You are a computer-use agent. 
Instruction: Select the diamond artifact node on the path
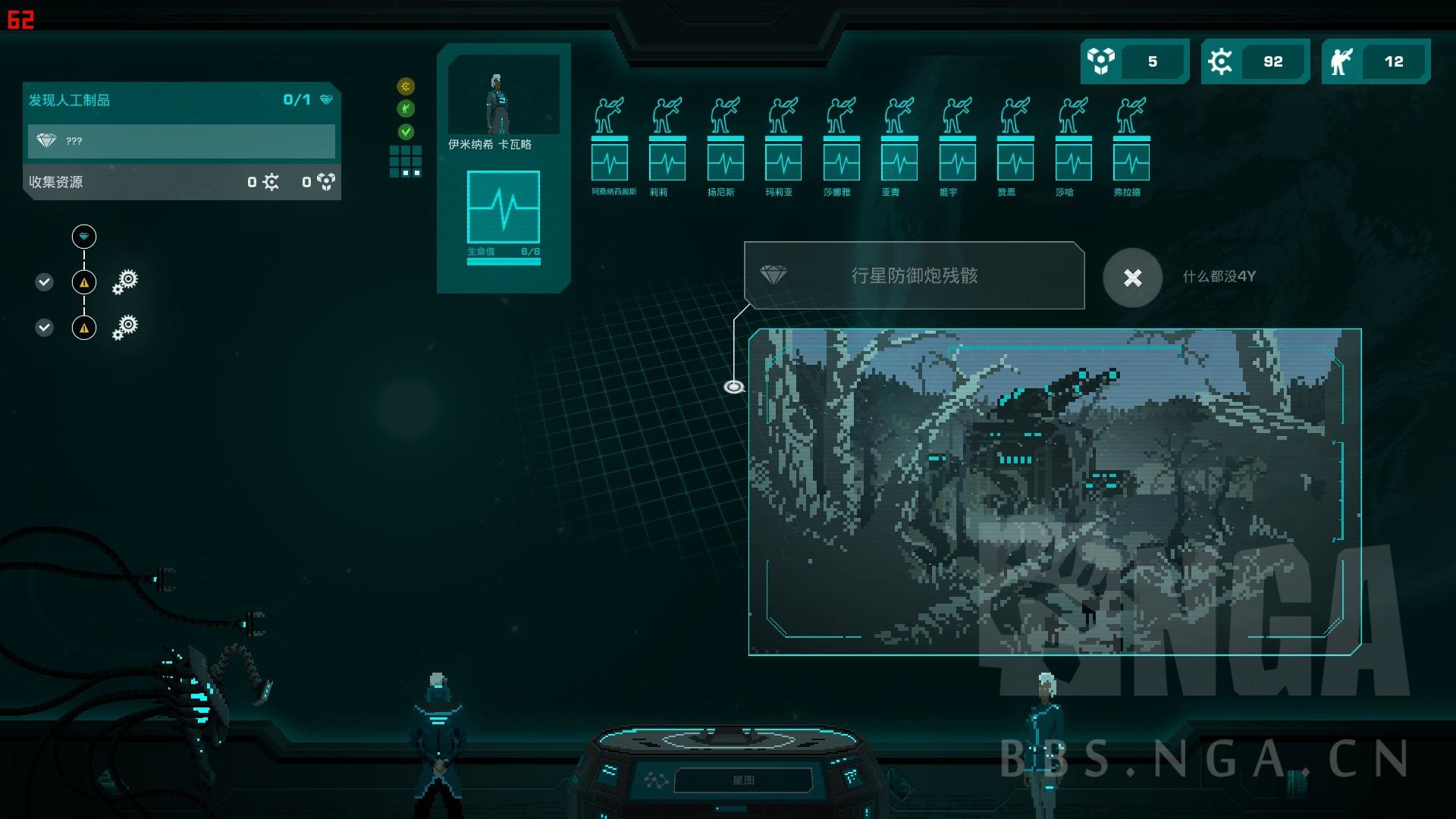point(84,237)
